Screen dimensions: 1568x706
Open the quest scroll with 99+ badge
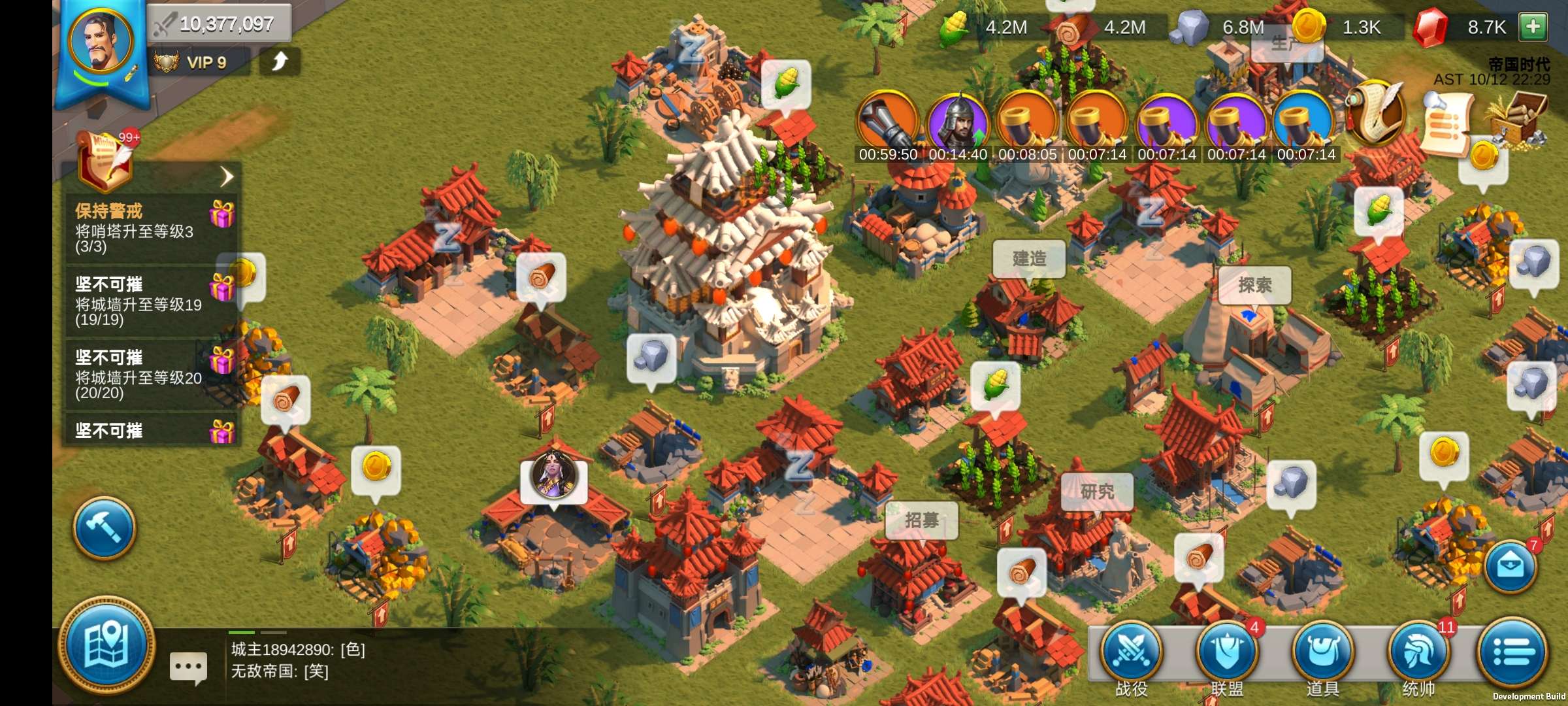106,159
